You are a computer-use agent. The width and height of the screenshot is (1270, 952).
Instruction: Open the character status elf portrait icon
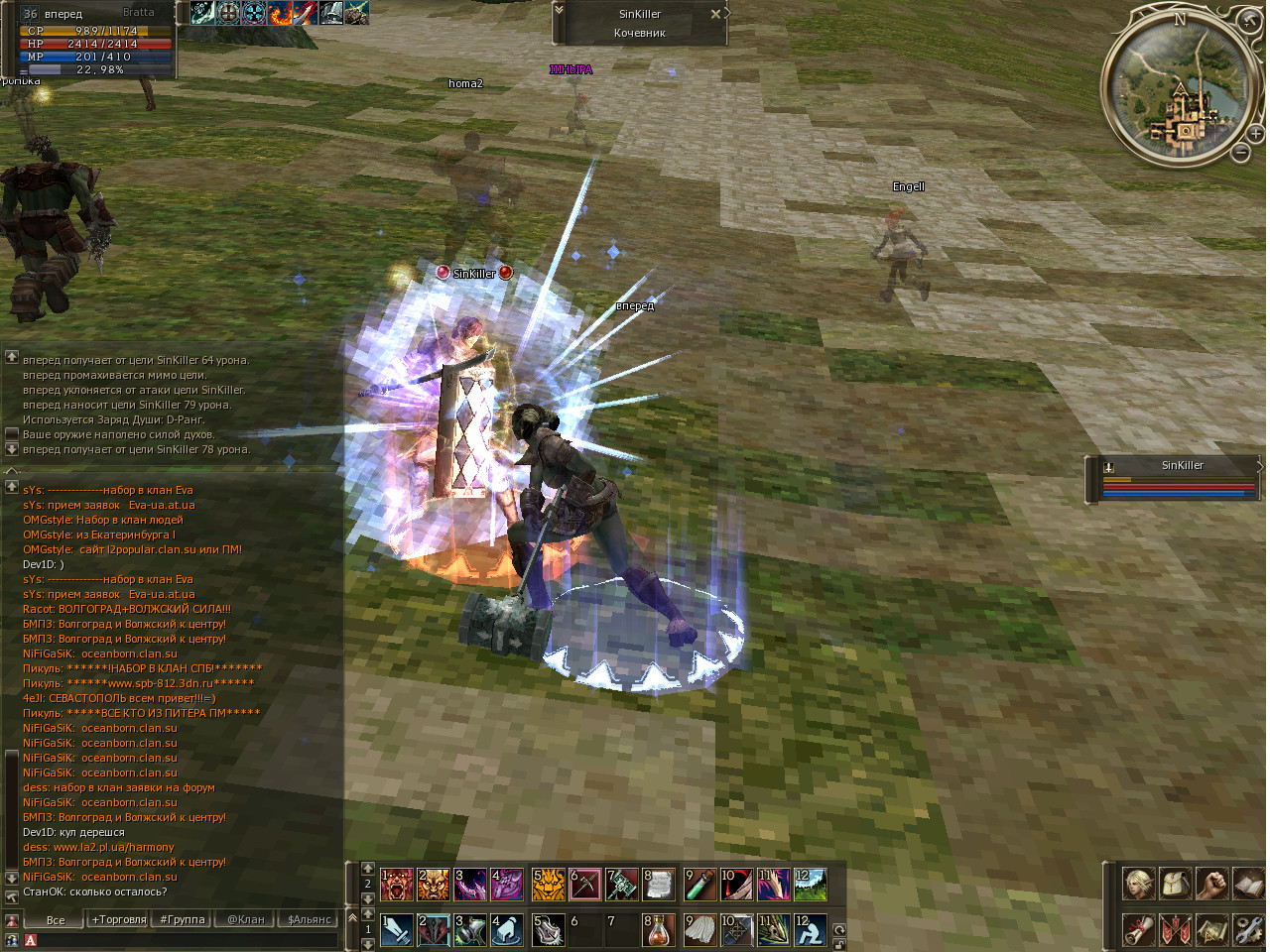tap(1138, 884)
